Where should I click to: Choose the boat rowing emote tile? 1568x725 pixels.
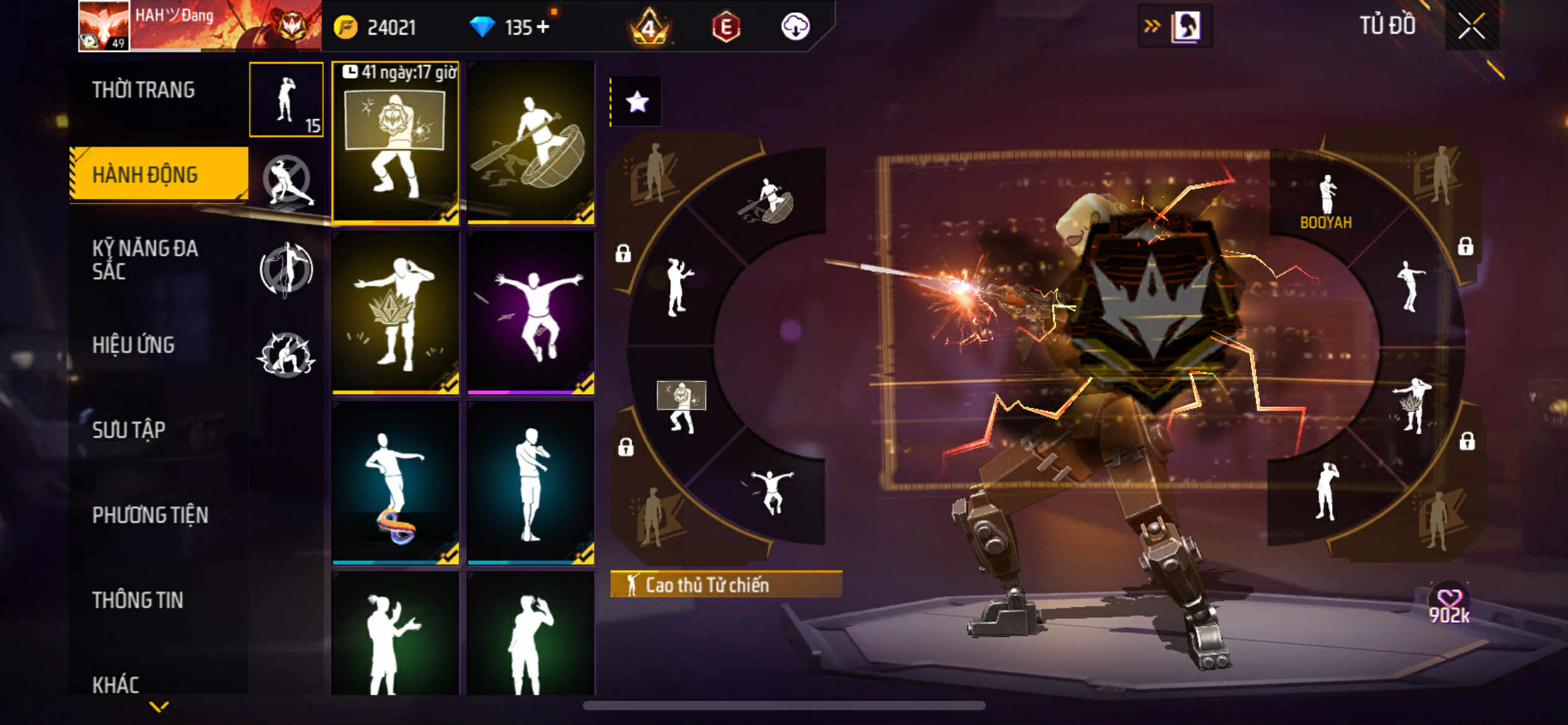(x=531, y=143)
